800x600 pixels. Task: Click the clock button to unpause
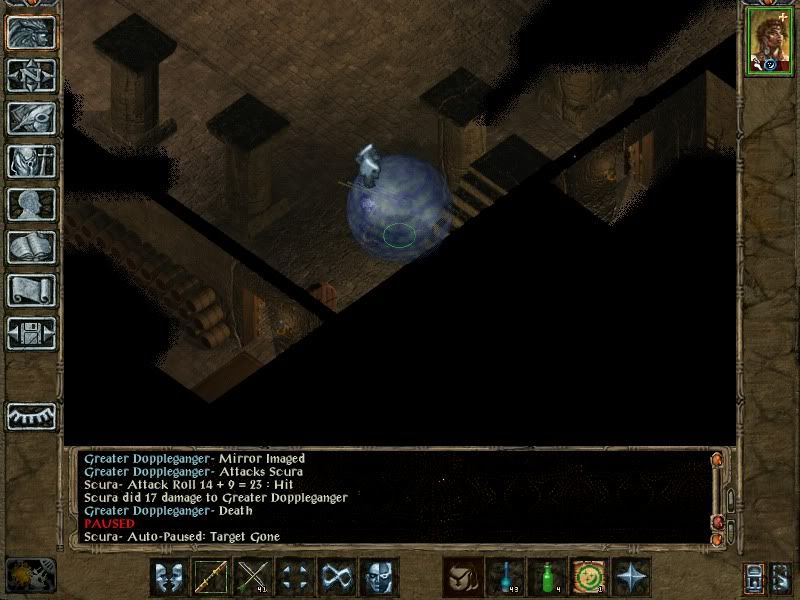[30, 575]
